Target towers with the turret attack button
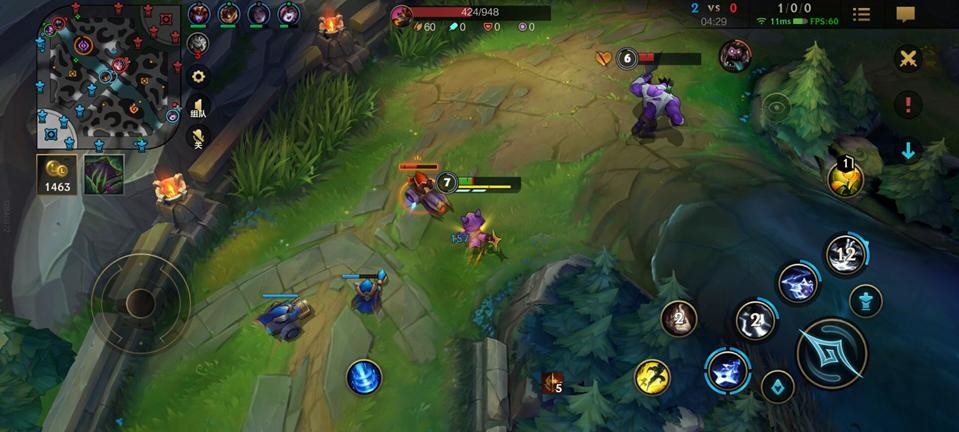The height and width of the screenshot is (432, 959). coord(865,300)
